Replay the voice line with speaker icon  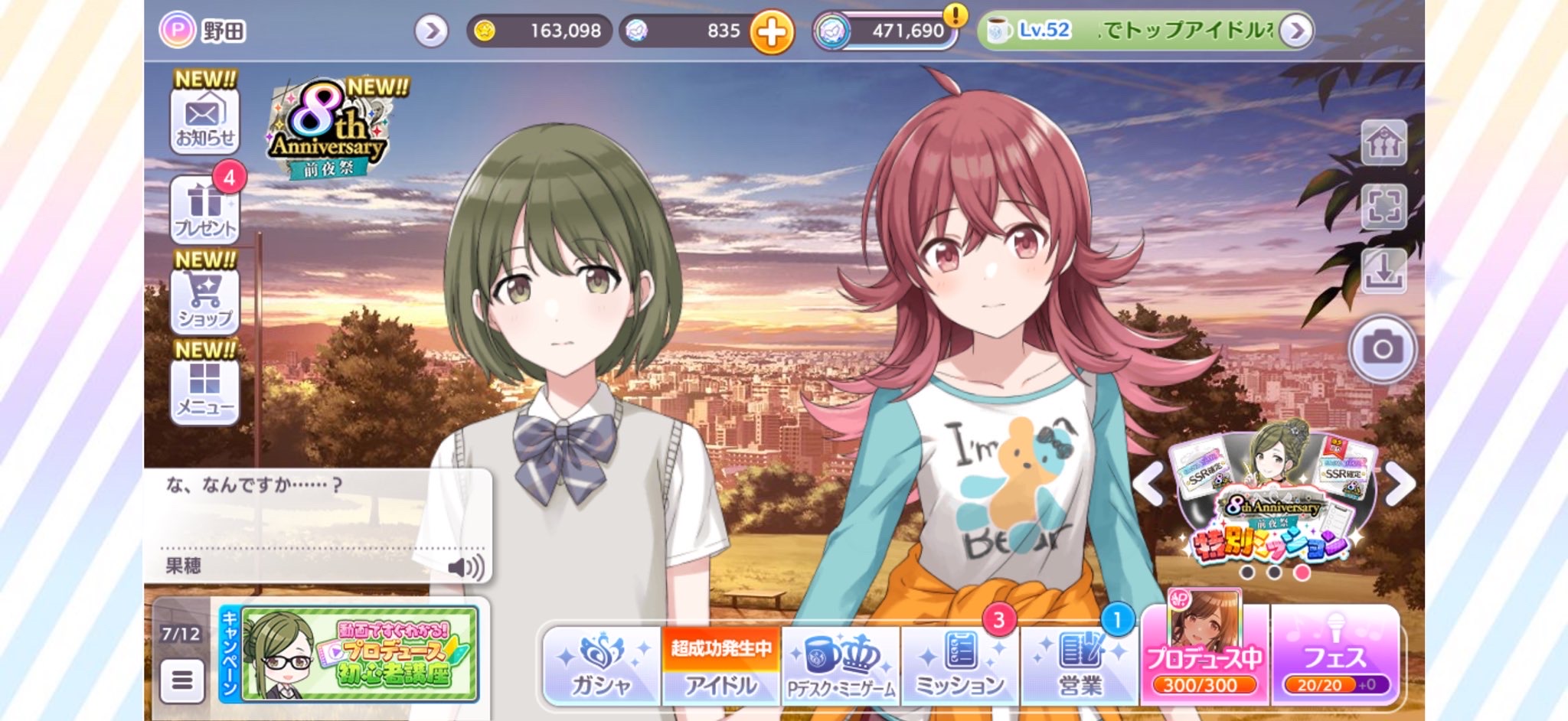coord(465,567)
